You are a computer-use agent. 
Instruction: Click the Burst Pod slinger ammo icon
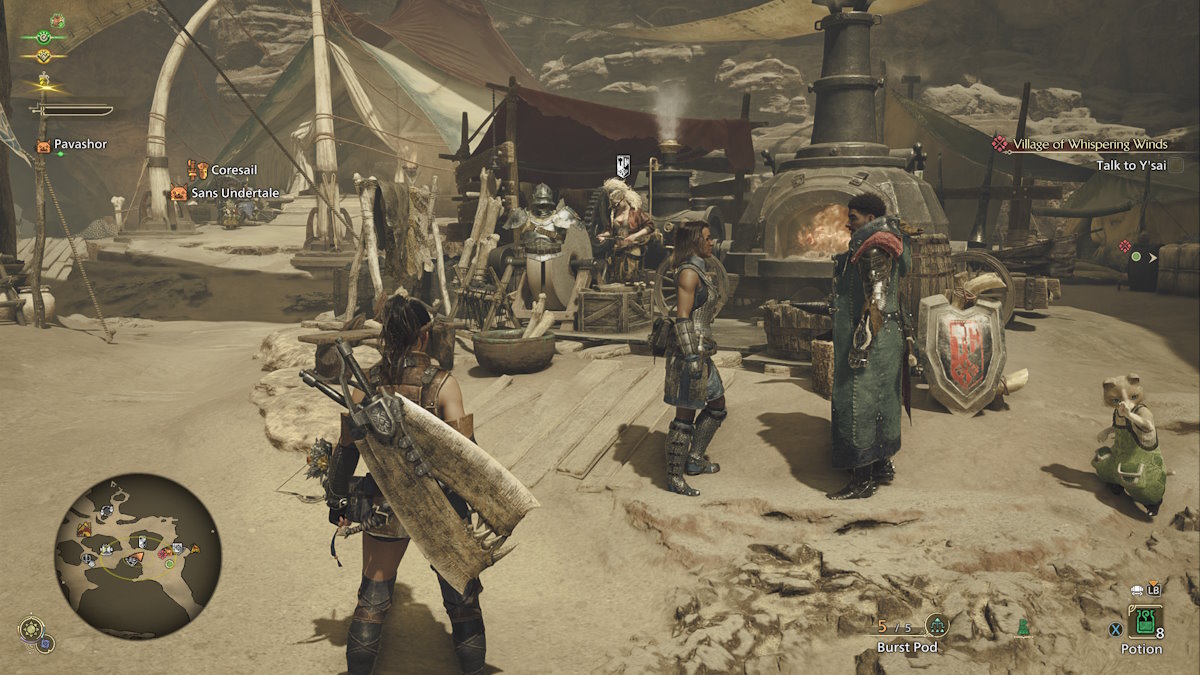tap(937, 626)
